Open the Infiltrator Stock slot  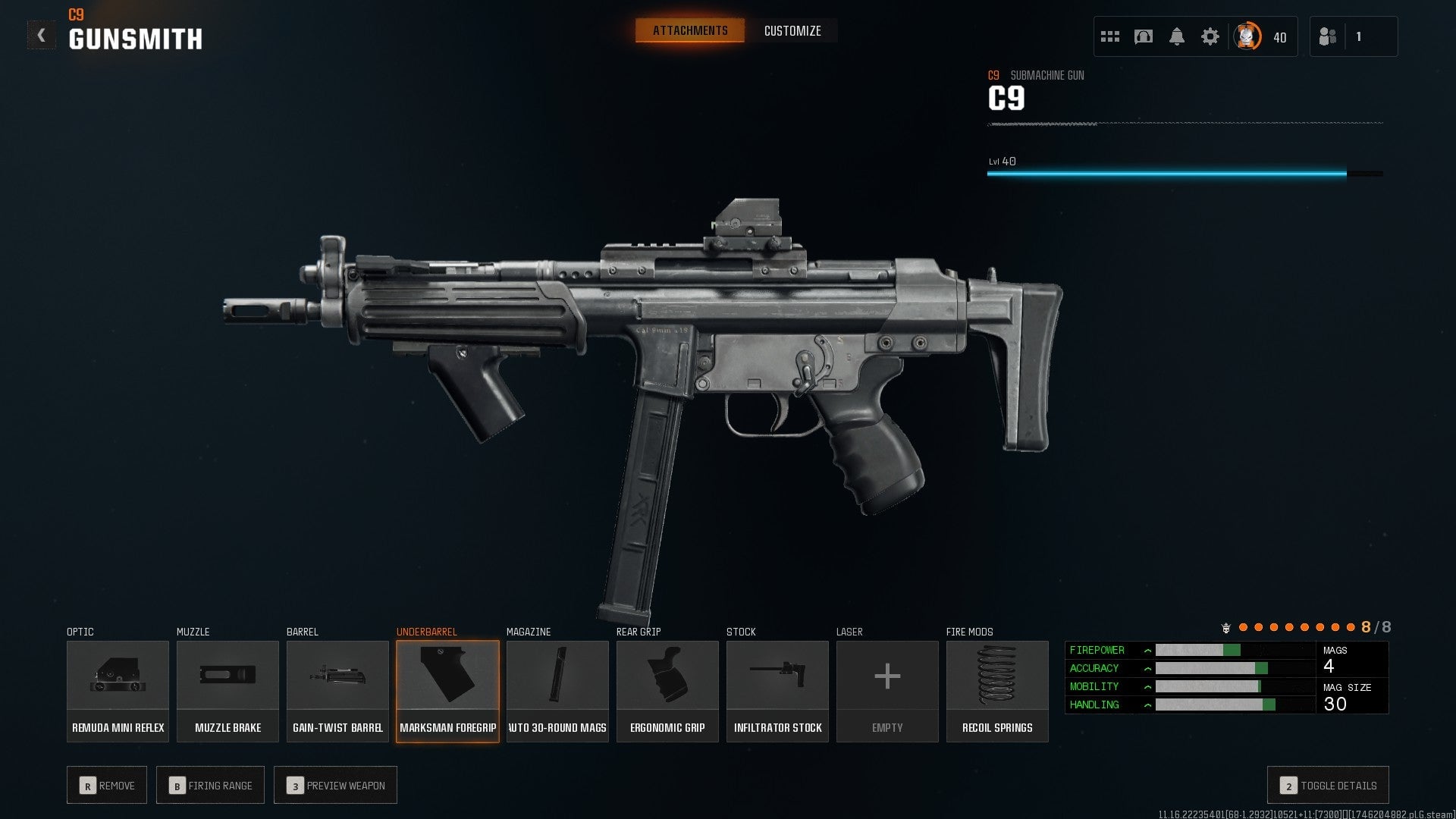pos(777,690)
